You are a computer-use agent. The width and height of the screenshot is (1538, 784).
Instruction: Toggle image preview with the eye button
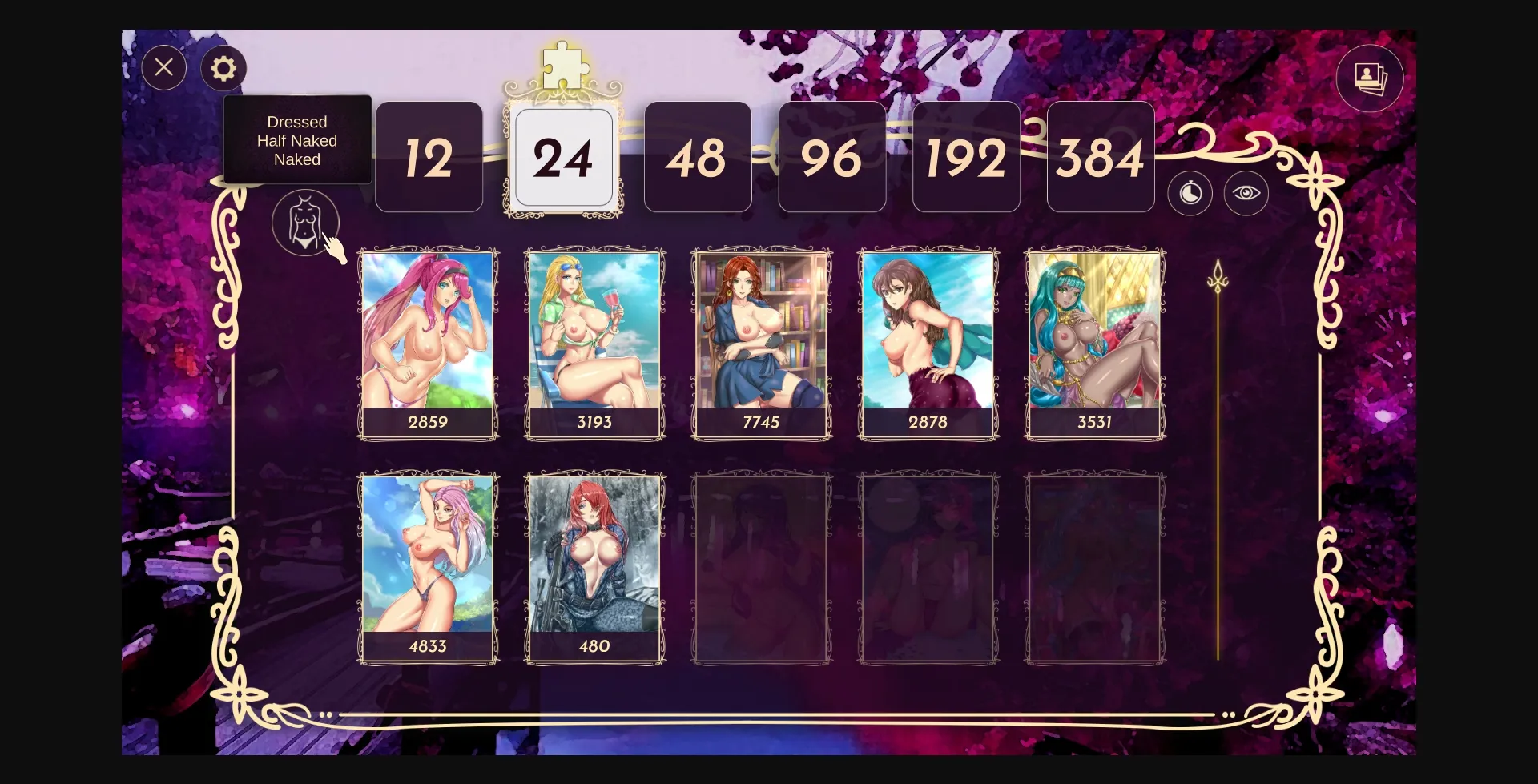tap(1246, 194)
